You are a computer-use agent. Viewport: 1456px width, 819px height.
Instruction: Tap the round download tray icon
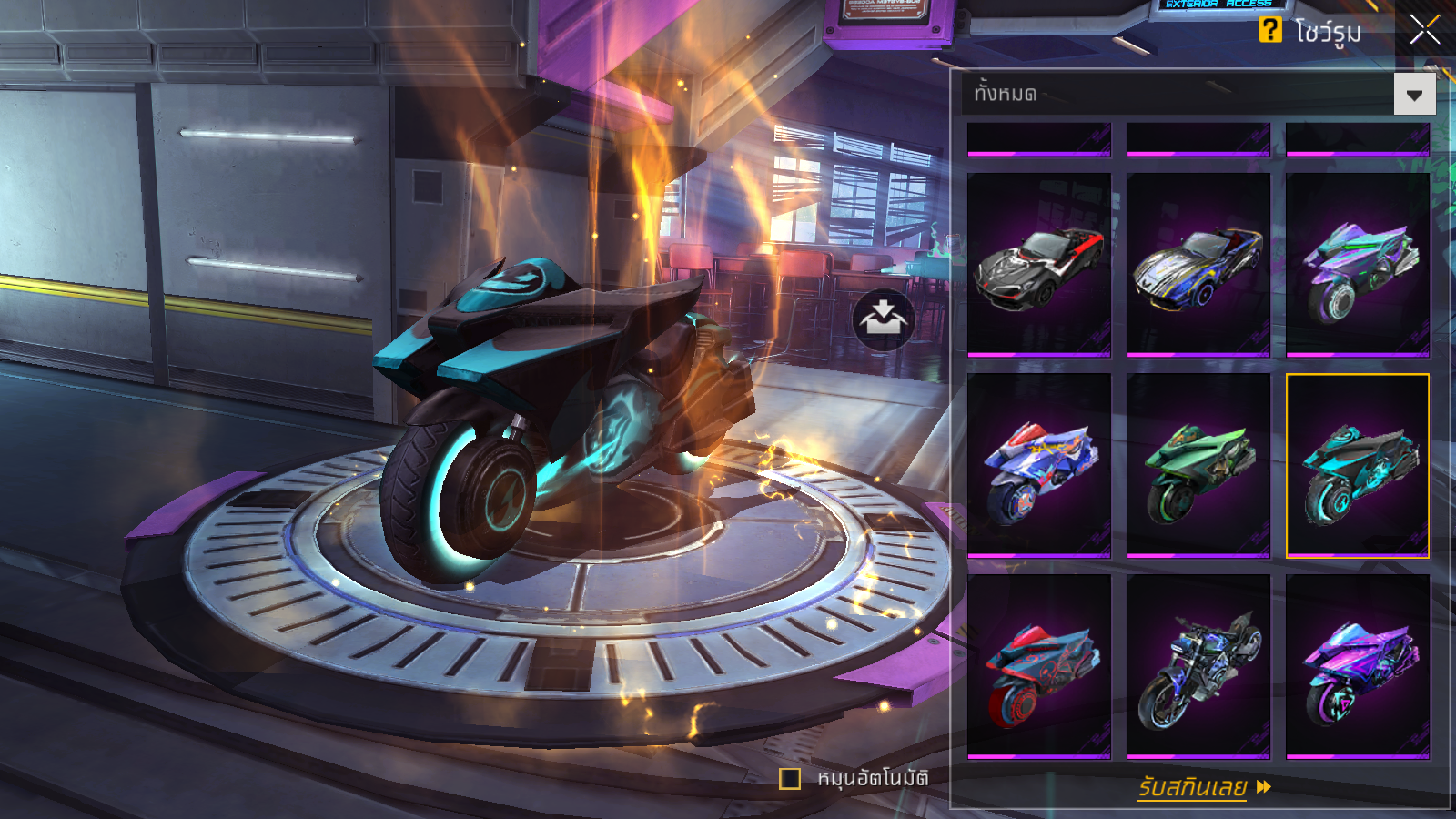pyautogui.click(x=883, y=319)
